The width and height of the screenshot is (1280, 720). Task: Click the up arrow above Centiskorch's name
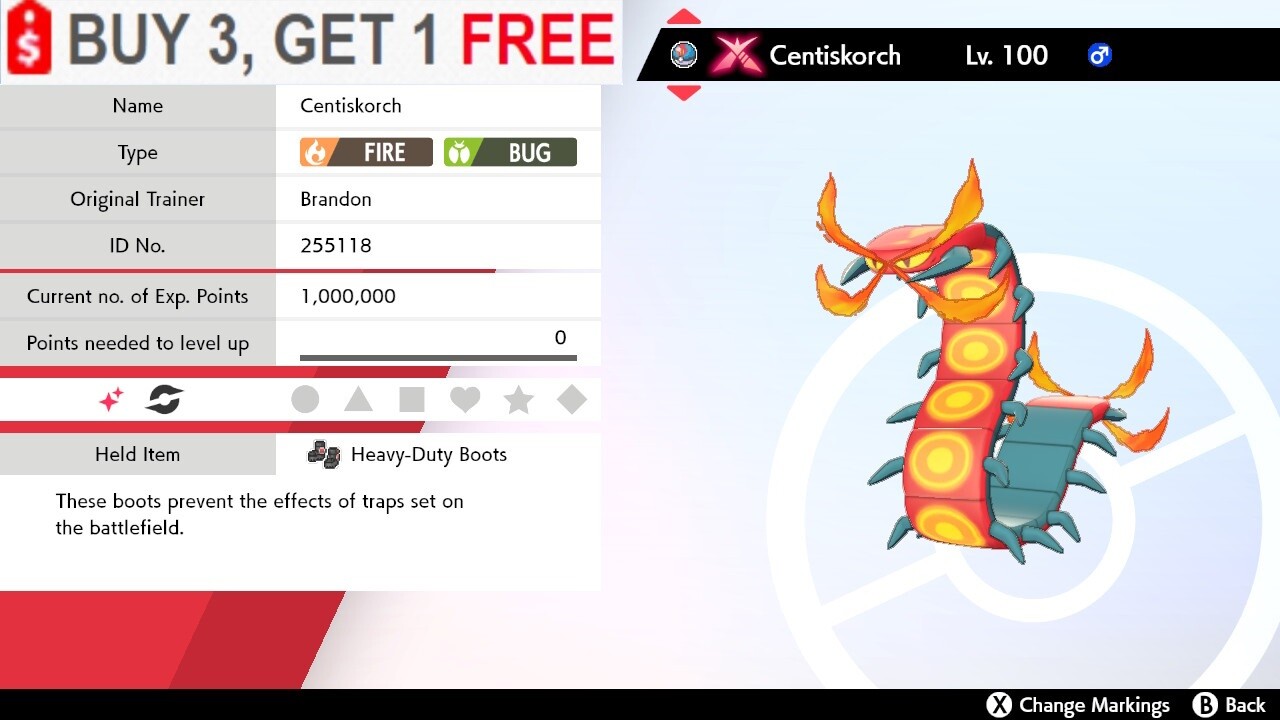[684, 17]
